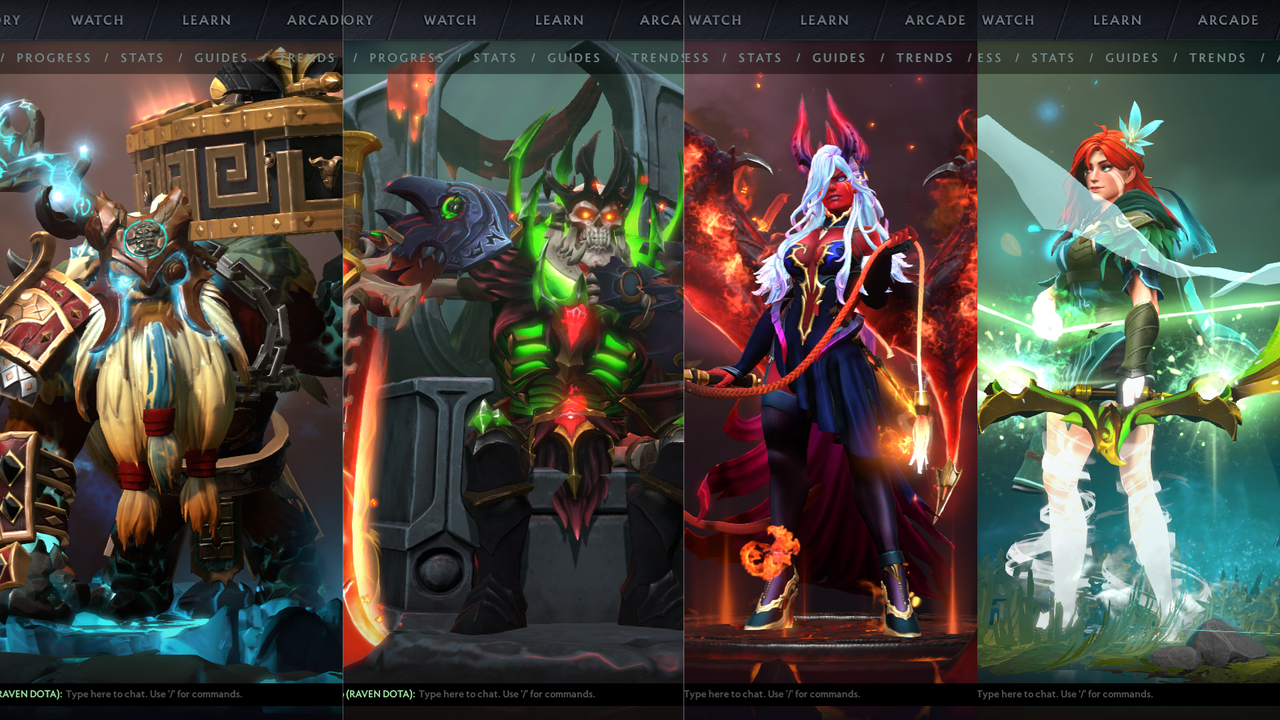The height and width of the screenshot is (720, 1280).
Task: Click the chat input in the Wraith King panel
Action: click(500, 693)
